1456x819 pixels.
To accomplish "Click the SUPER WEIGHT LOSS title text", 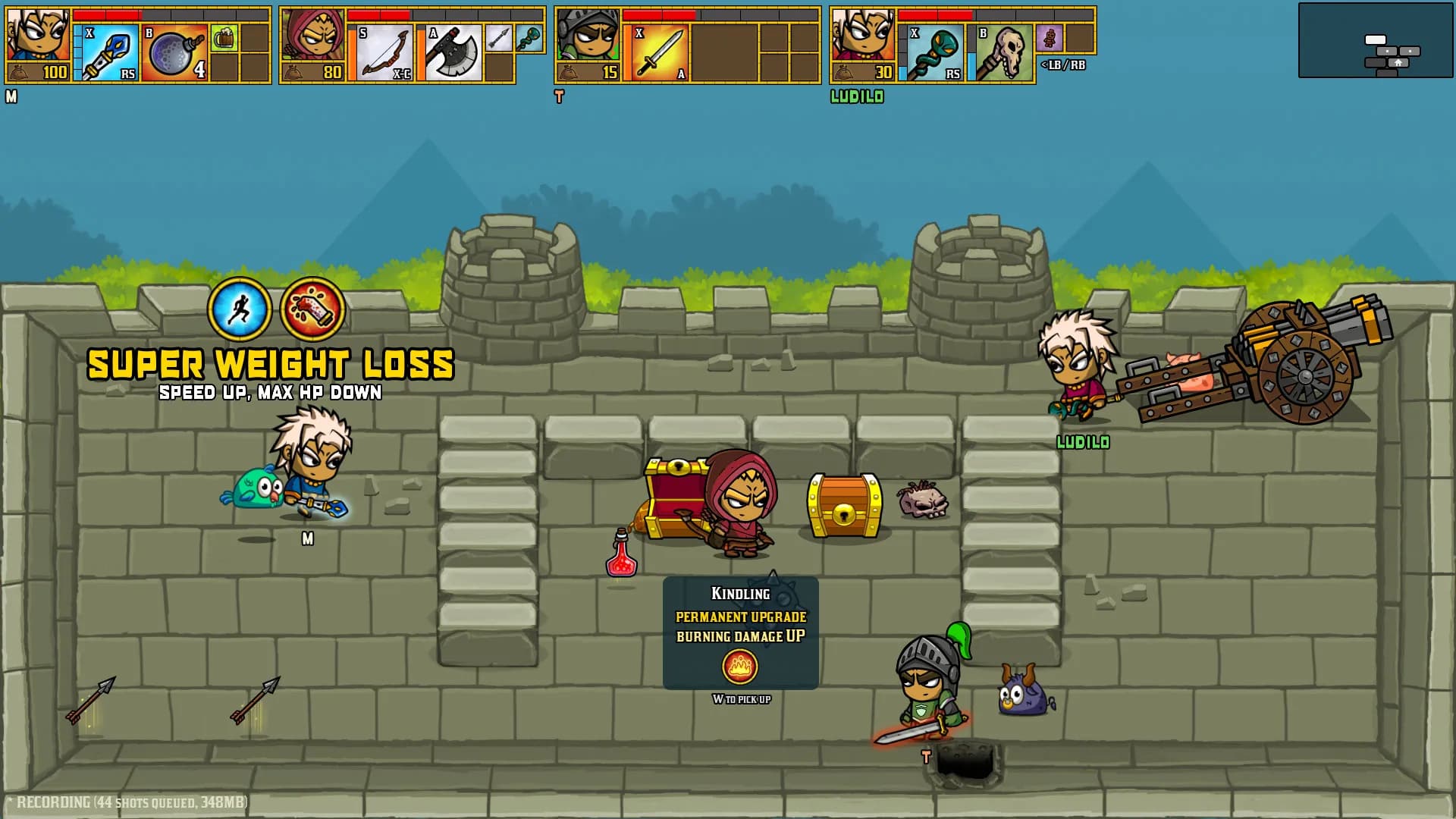I will tap(270, 364).
